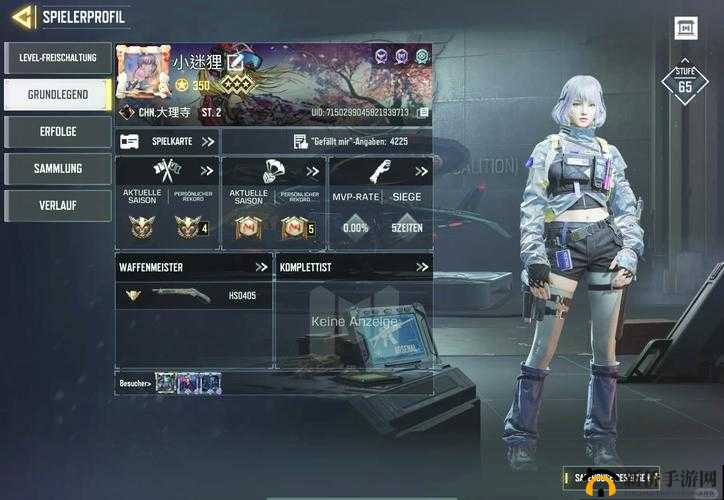
Task: Click the player avatar portrait
Action: pyautogui.click(x=143, y=71)
